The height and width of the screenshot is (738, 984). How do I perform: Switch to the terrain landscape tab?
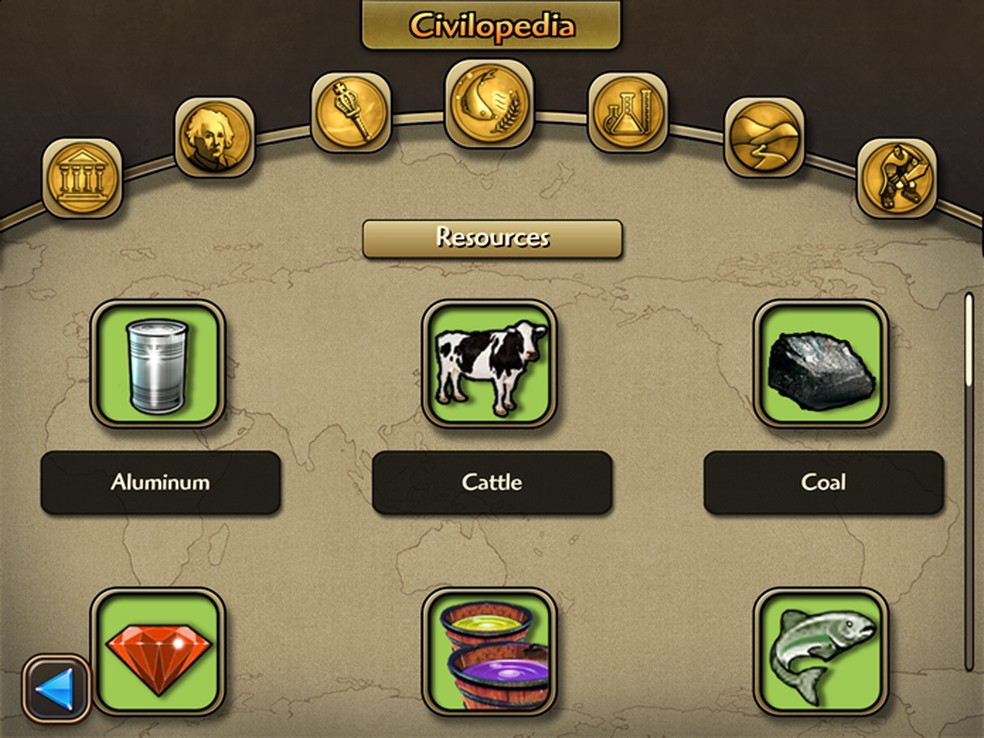pos(764,138)
